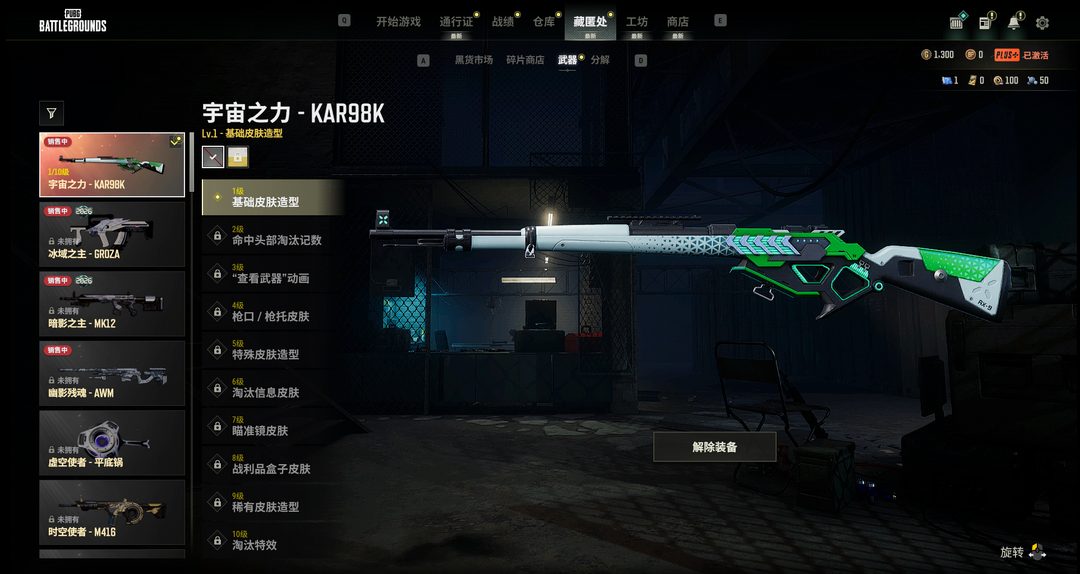Click the 解除装备 button
The width and height of the screenshot is (1080, 574).
714,447
